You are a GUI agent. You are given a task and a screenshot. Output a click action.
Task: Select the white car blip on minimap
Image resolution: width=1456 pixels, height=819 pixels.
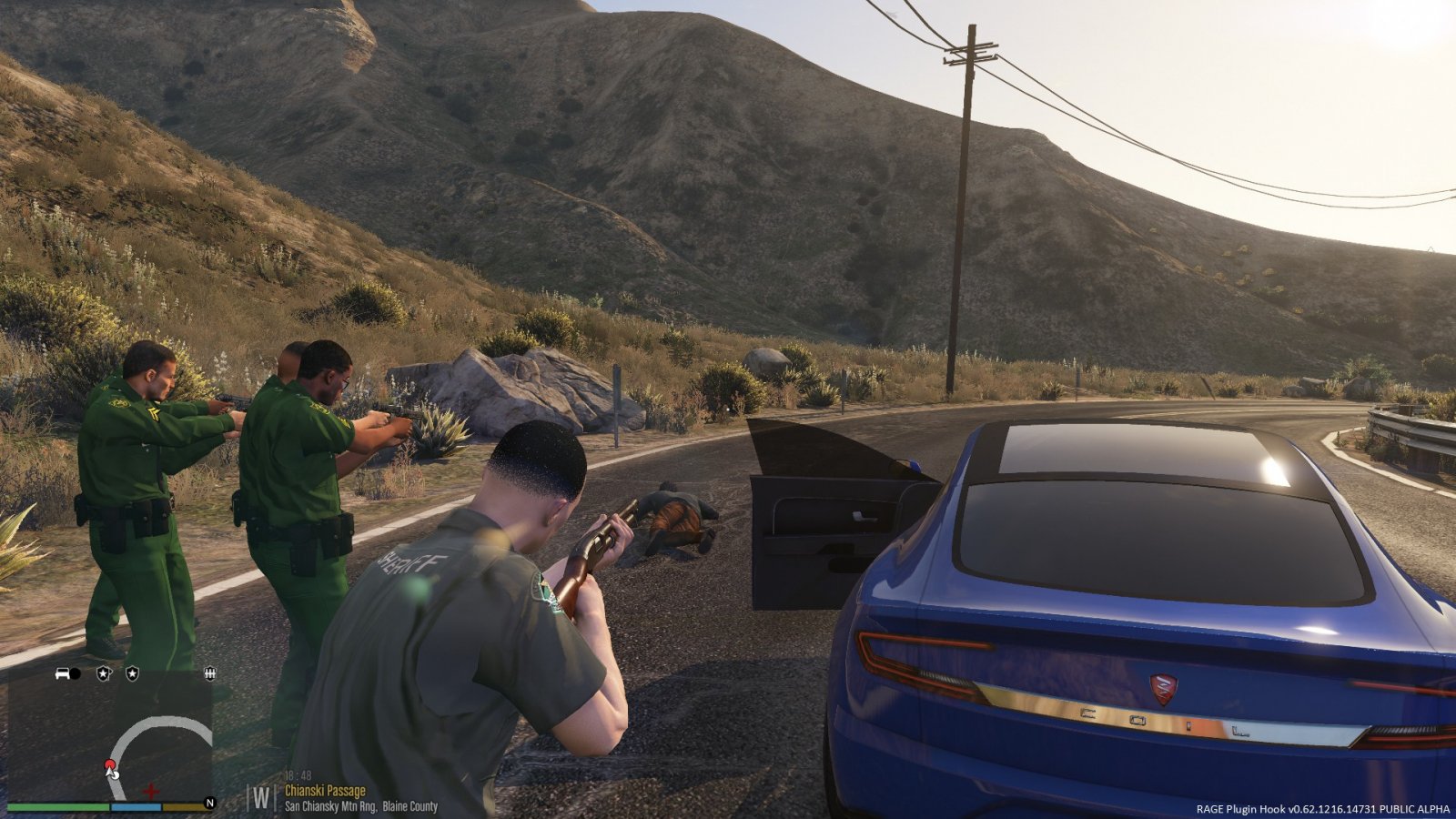pyautogui.click(x=63, y=674)
